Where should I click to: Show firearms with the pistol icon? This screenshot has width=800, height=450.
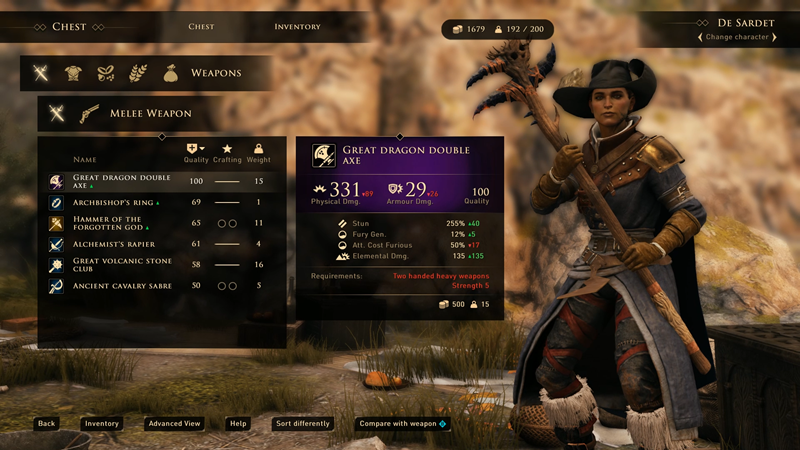tap(90, 113)
